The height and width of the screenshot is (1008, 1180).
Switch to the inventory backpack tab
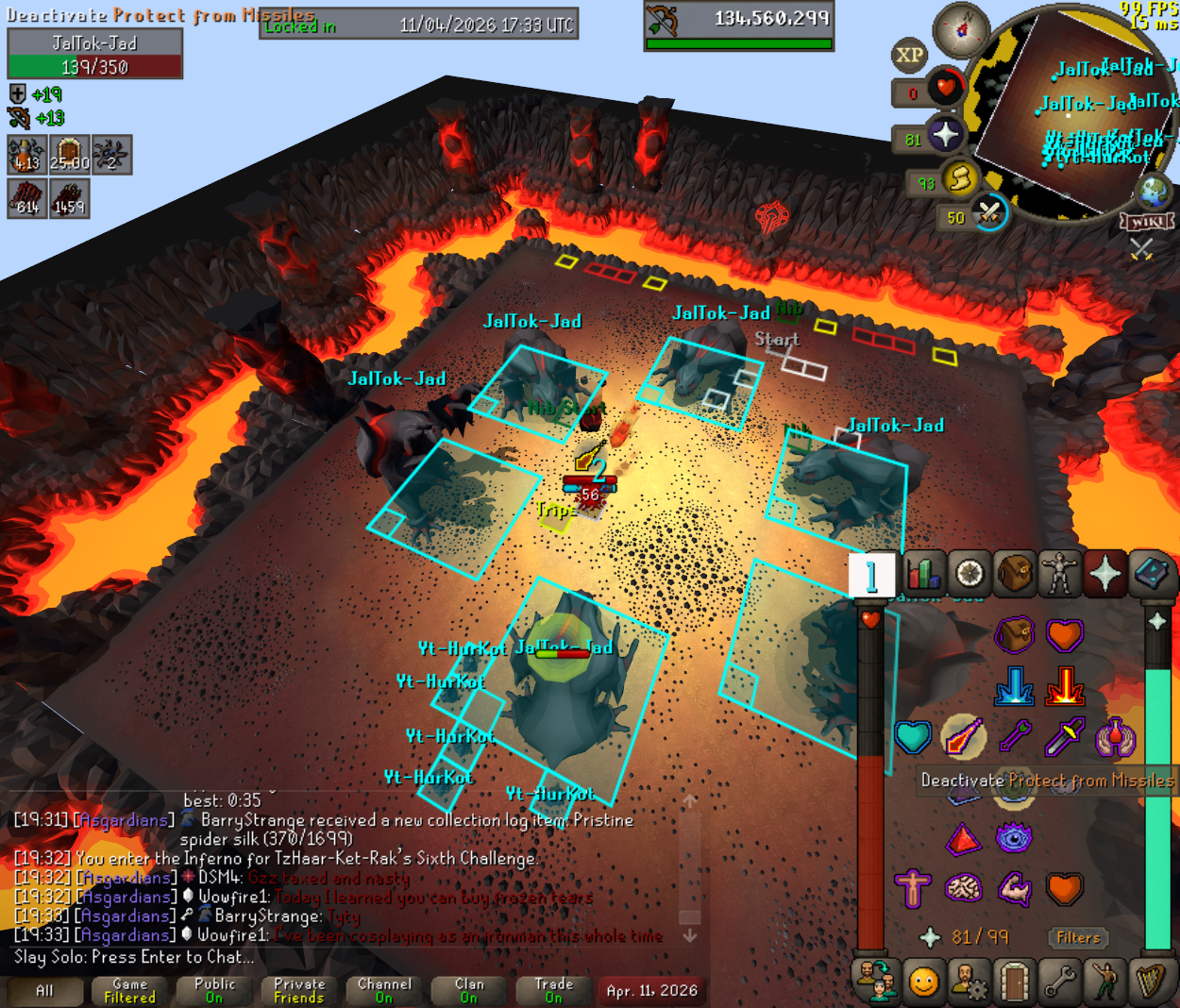(1014, 573)
